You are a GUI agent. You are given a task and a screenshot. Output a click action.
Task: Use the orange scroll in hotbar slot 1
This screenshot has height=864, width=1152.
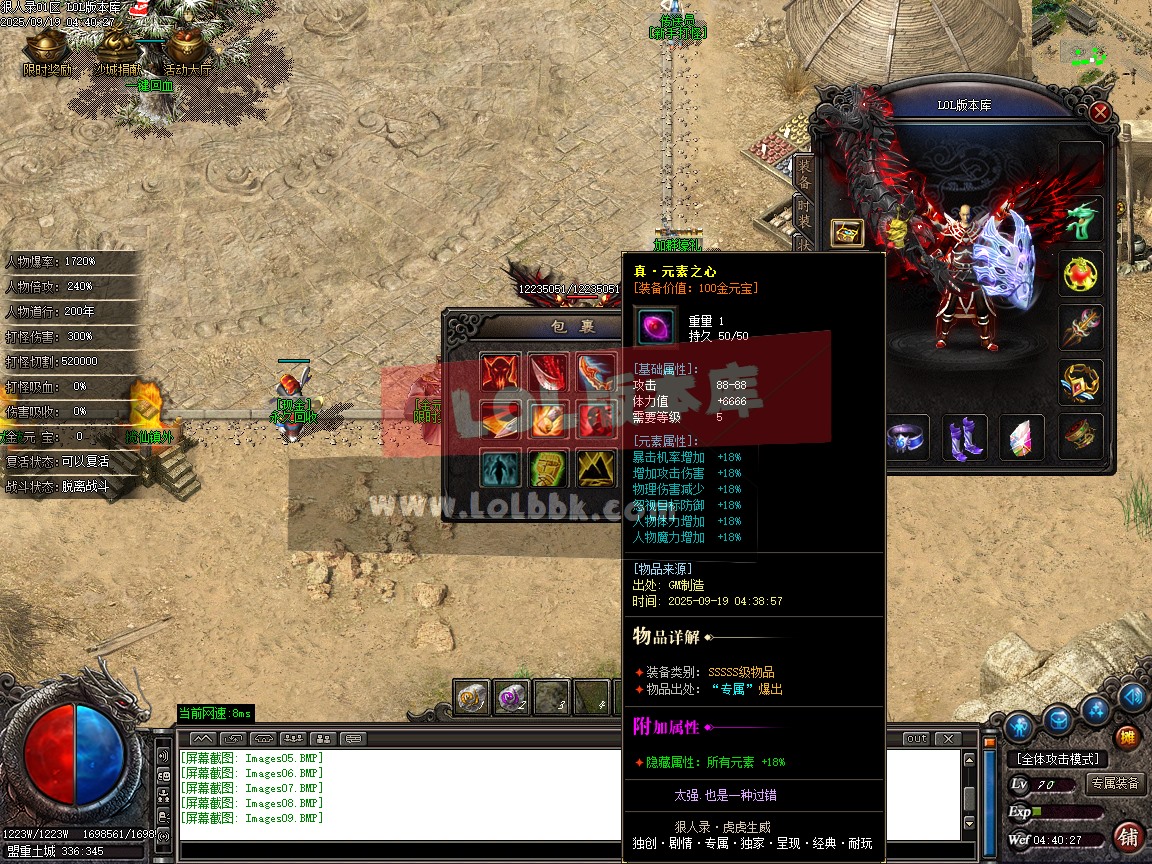pyautogui.click(x=472, y=697)
